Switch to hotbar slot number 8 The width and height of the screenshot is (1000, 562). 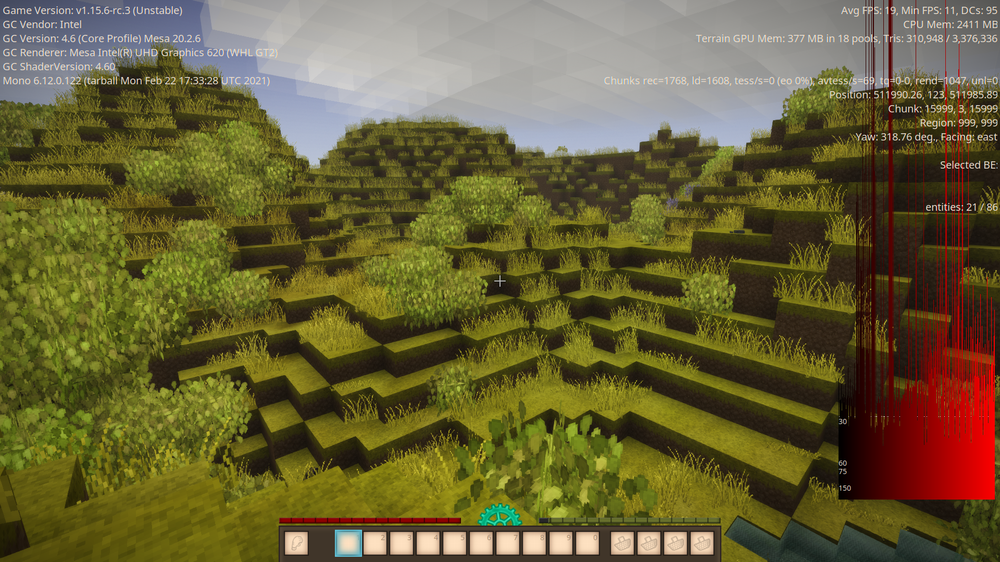coord(535,542)
